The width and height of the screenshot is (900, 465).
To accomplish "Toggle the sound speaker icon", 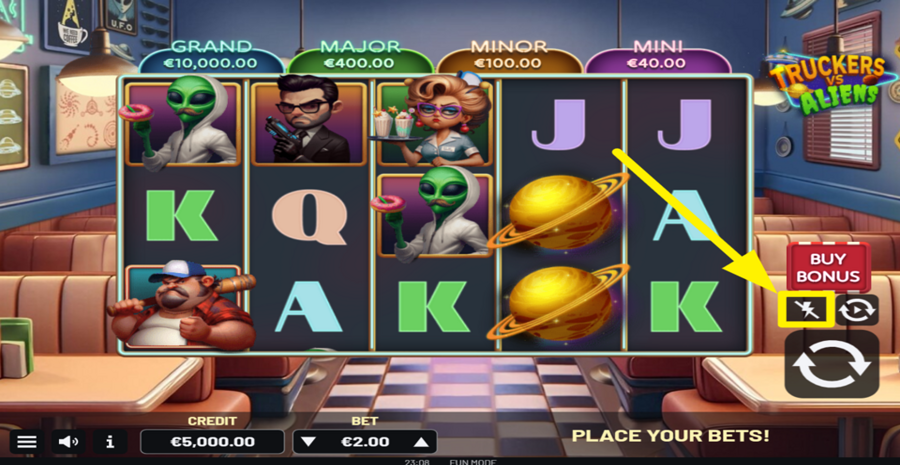I will [x=68, y=441].
